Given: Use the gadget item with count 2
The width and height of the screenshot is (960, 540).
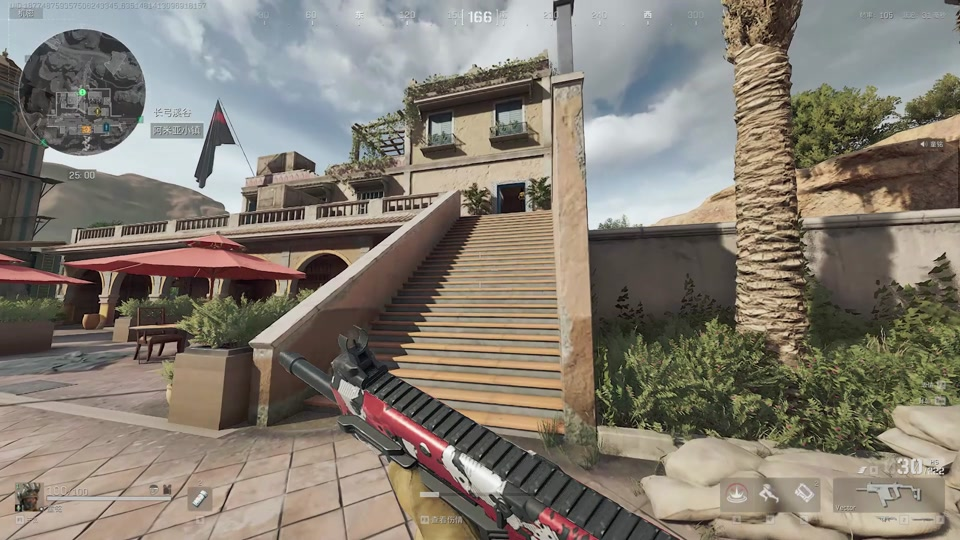Looking at the screenshot, I should click(805, 494).
